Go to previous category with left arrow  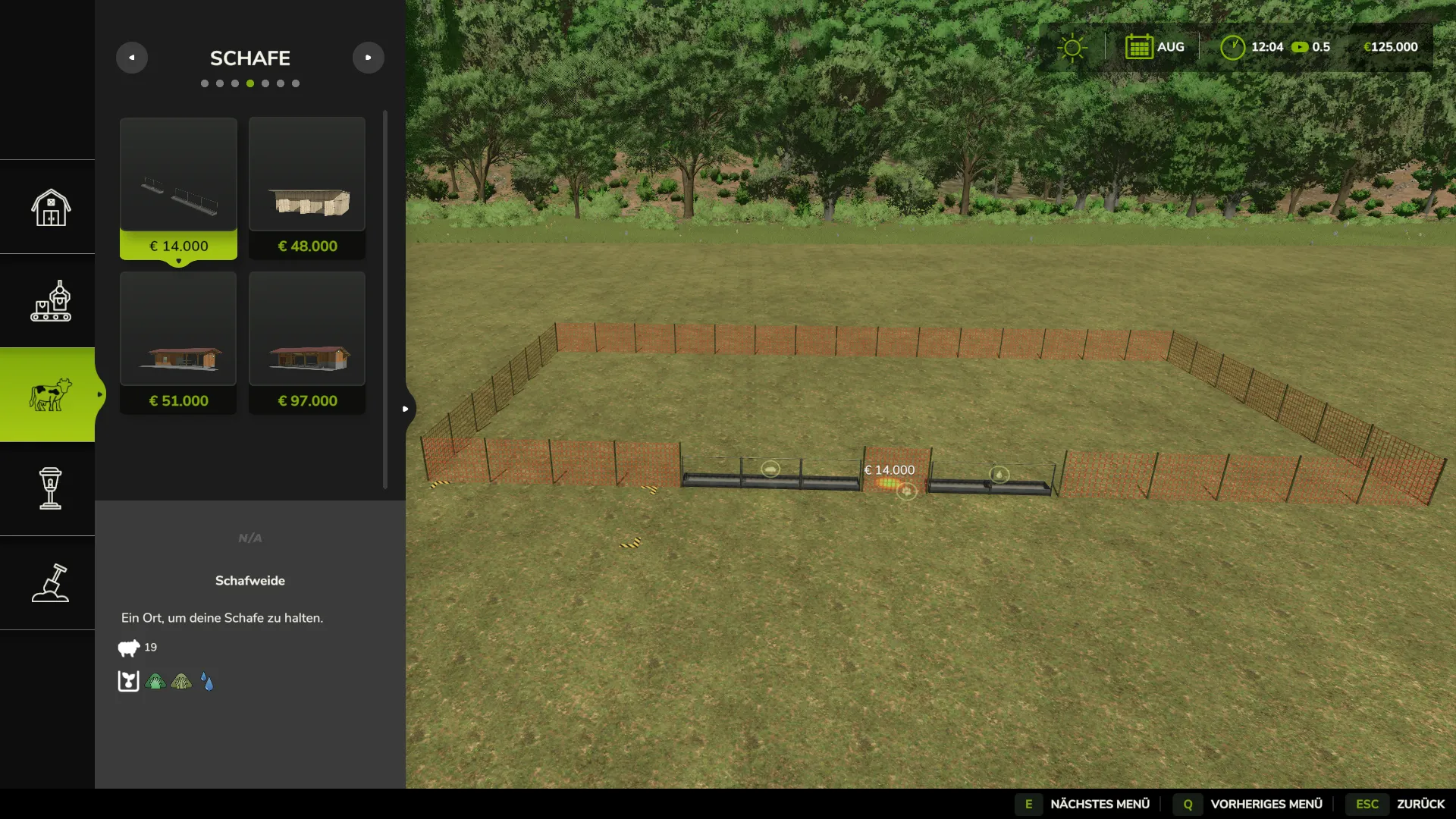[x=132, y=58]
